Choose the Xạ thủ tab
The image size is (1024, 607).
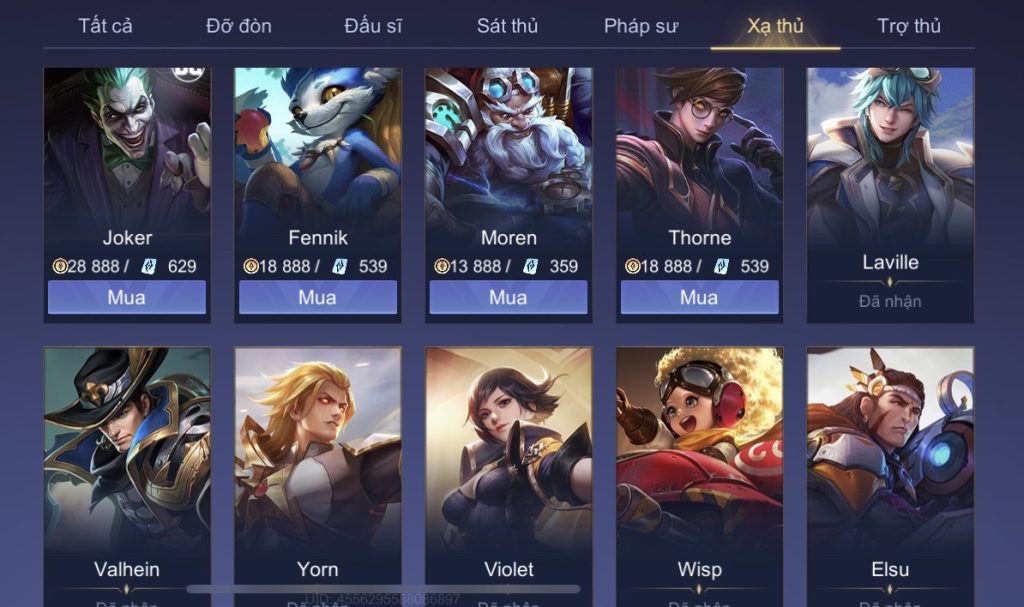(775, 26)
